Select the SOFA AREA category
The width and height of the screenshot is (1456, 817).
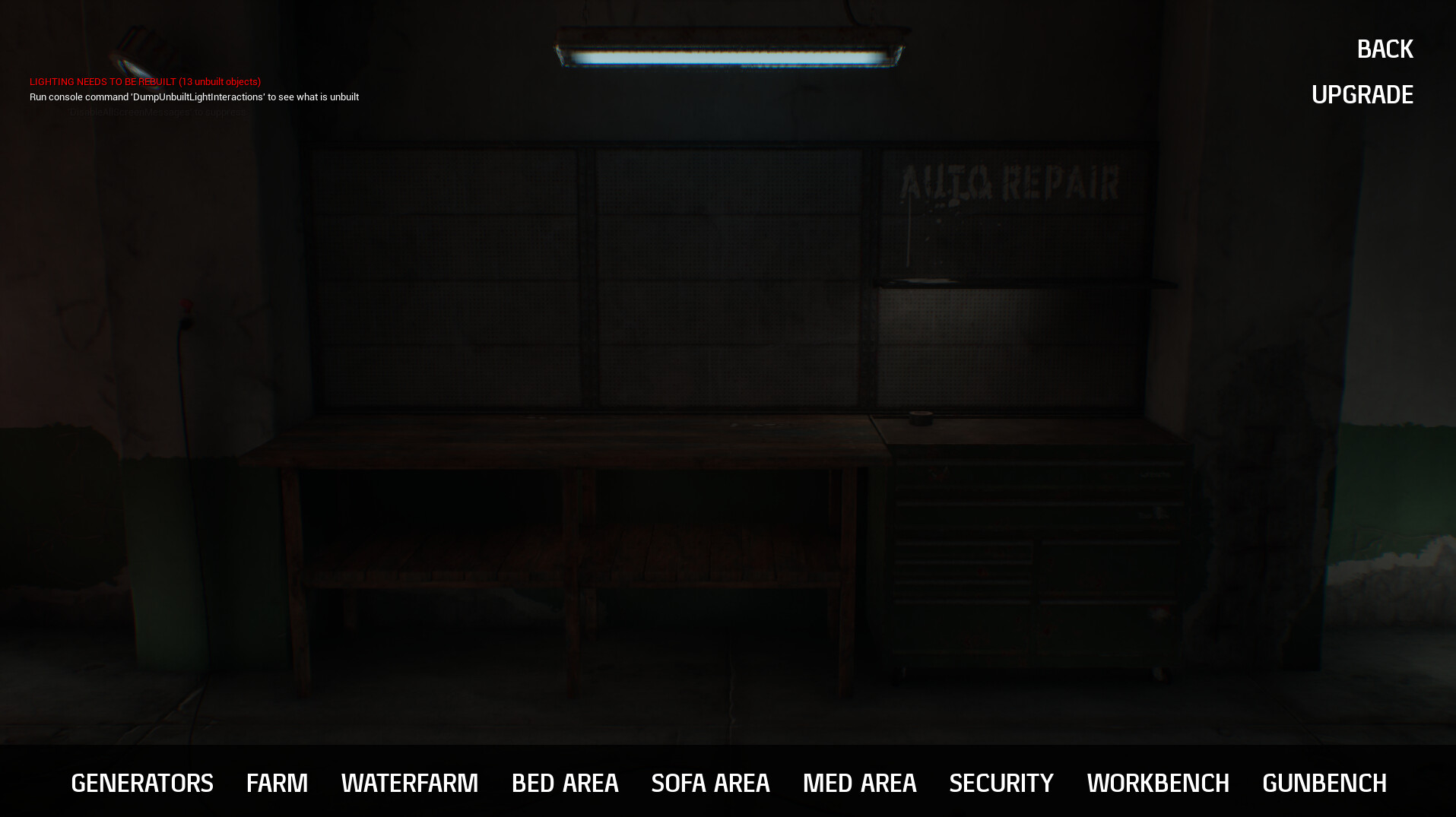(710, 783)
